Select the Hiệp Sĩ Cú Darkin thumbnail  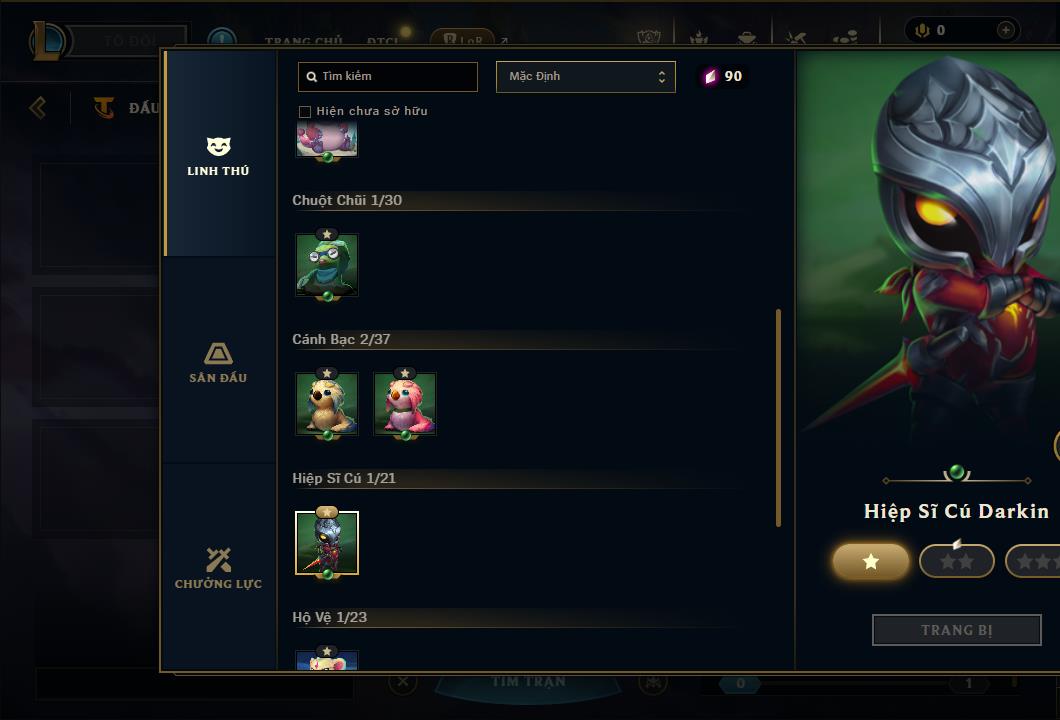coord(327,543)
